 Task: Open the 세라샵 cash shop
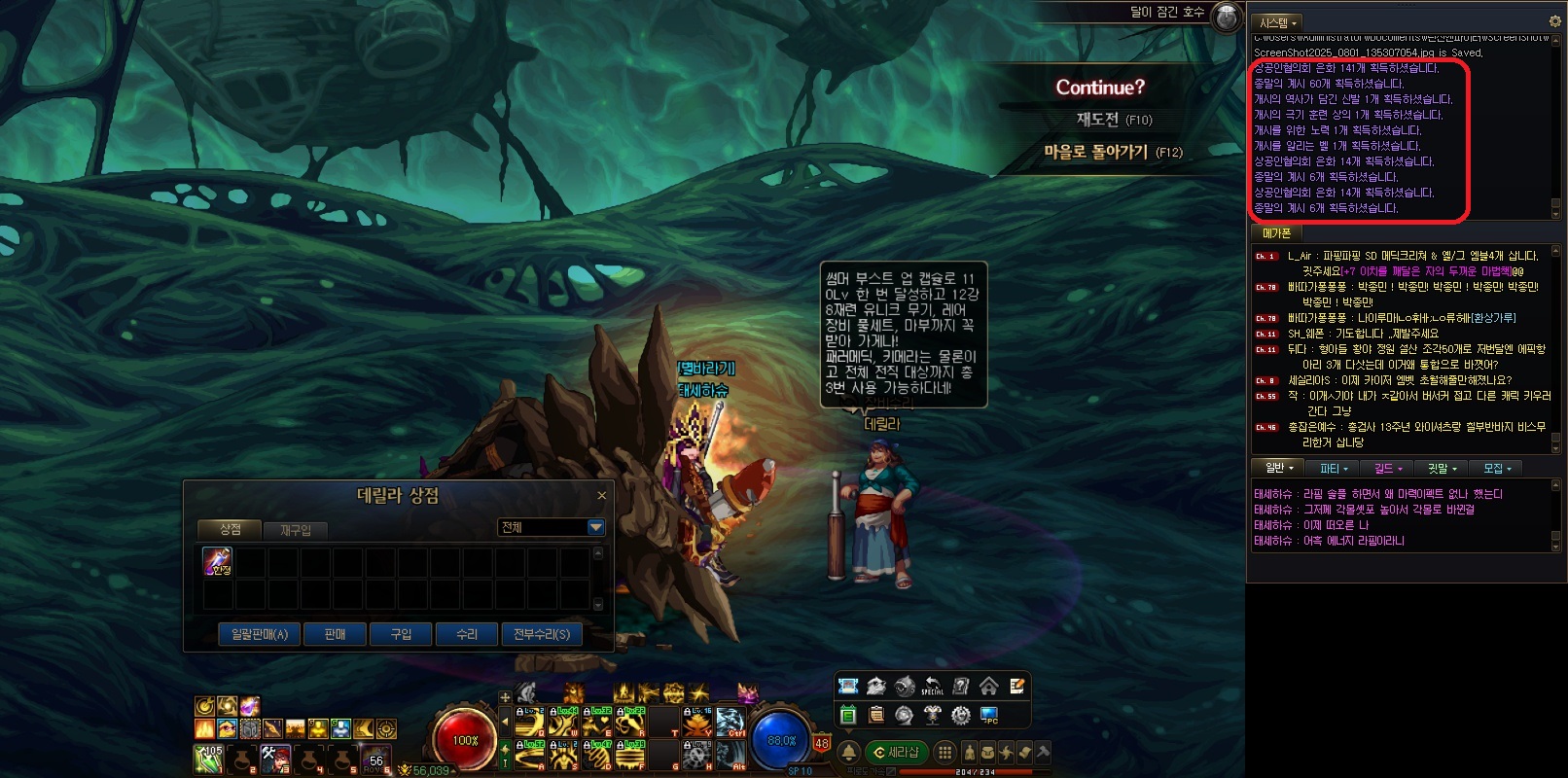coord(896,752)
